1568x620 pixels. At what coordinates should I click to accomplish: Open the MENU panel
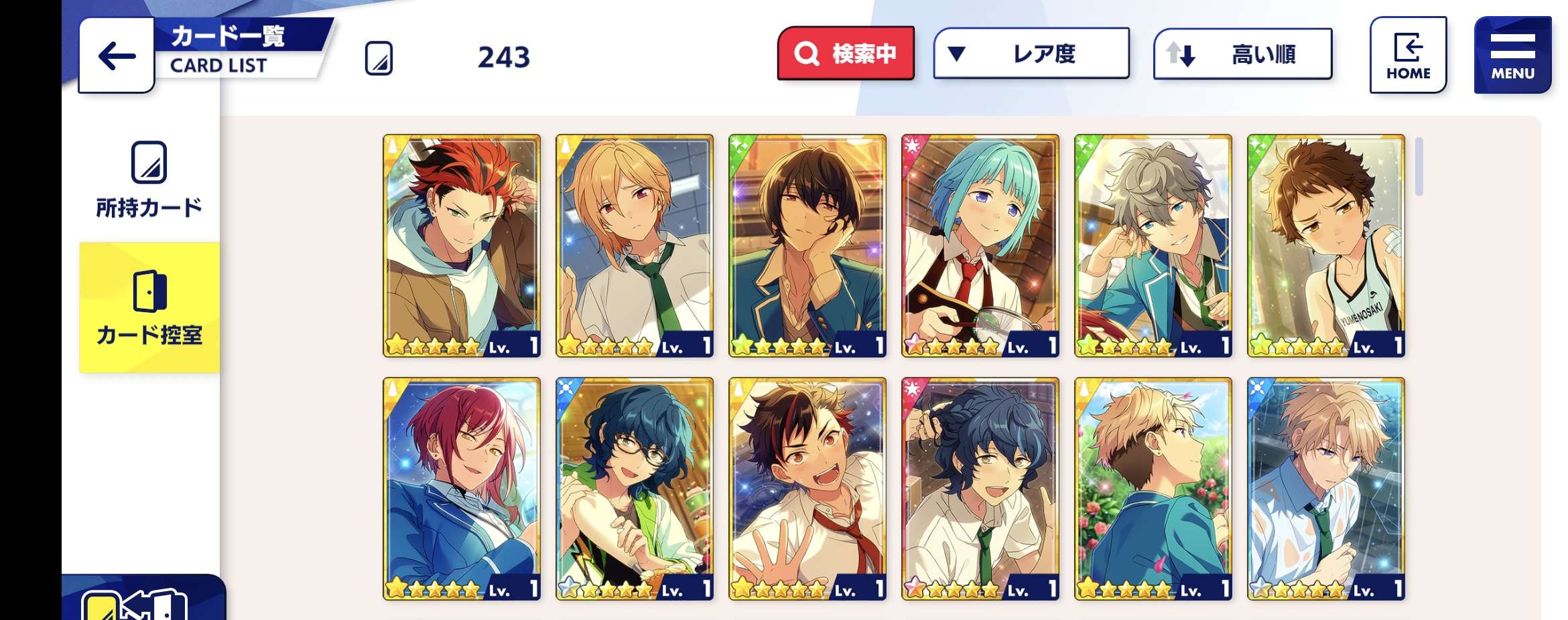point(1512,55)
